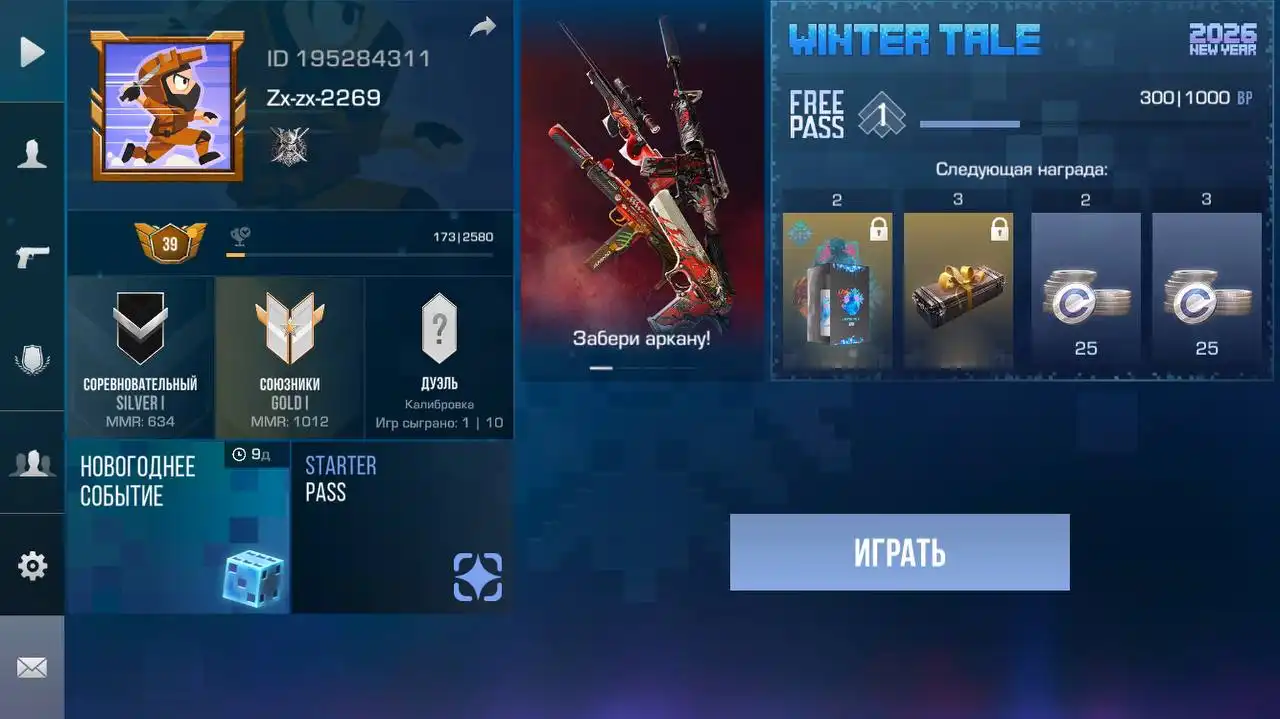
Task: Open the Winter Tale pass header
Action: click(914, 40)
